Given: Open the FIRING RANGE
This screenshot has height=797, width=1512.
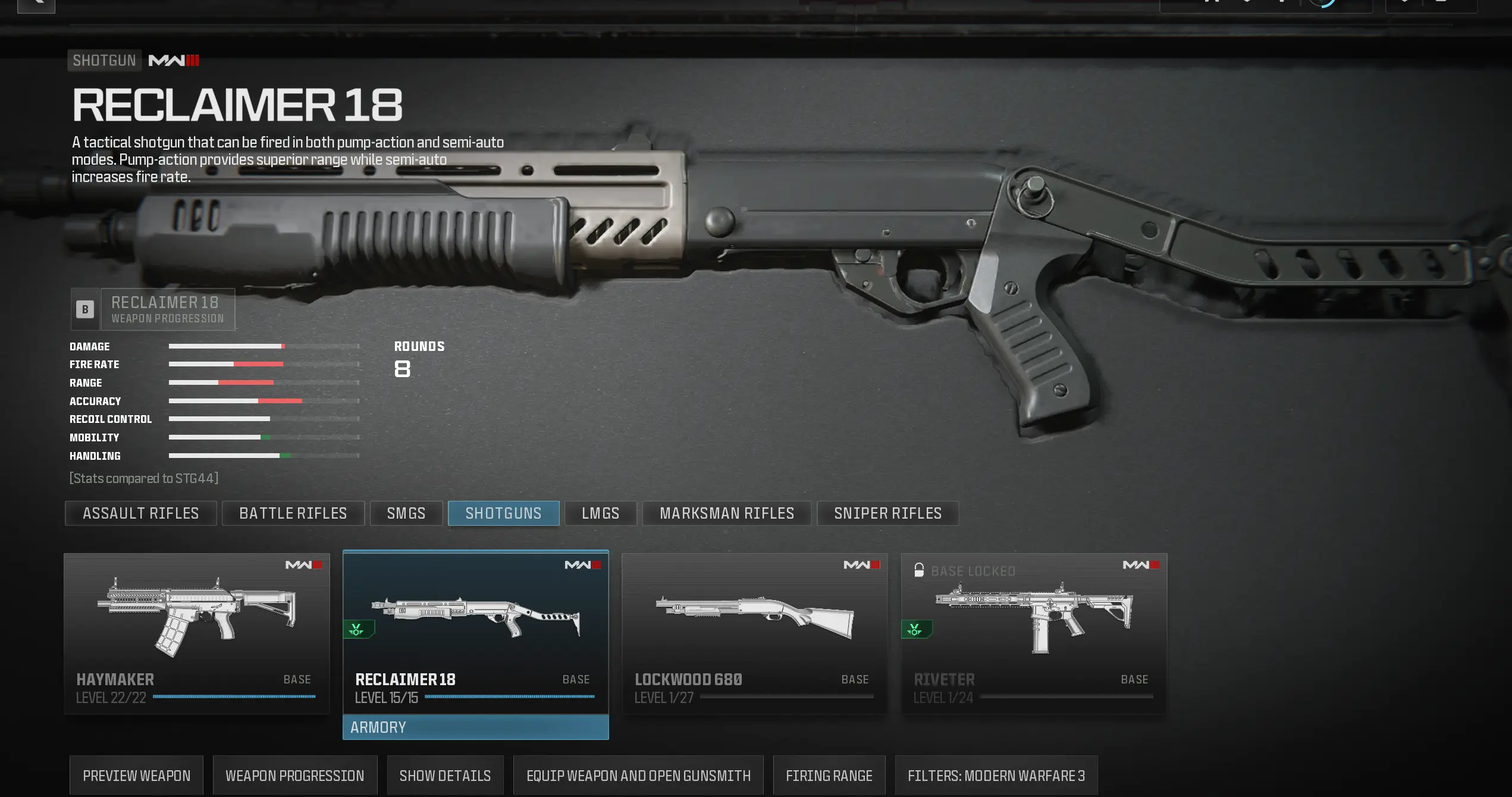Looking at the screenshot, I should (x=829, y=775).
